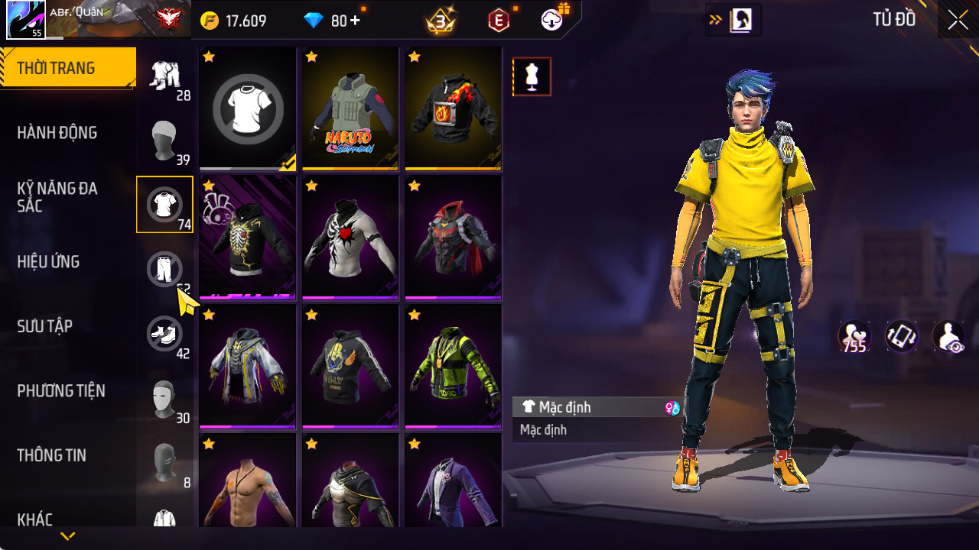Equip the purple suit jacket
This screenshot has width=979, height=550.
point(452,485)
